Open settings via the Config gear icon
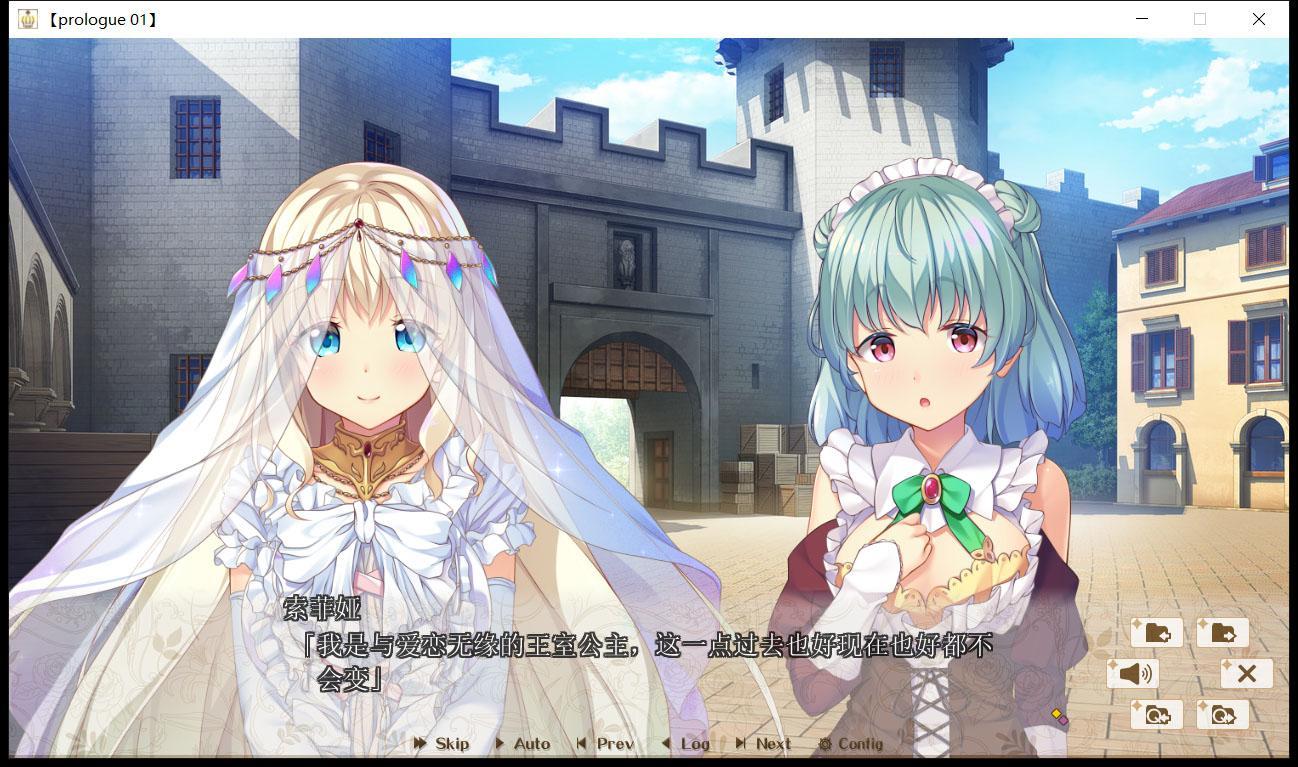This screenshot has height=767, width=1298. tap(851, 744)
